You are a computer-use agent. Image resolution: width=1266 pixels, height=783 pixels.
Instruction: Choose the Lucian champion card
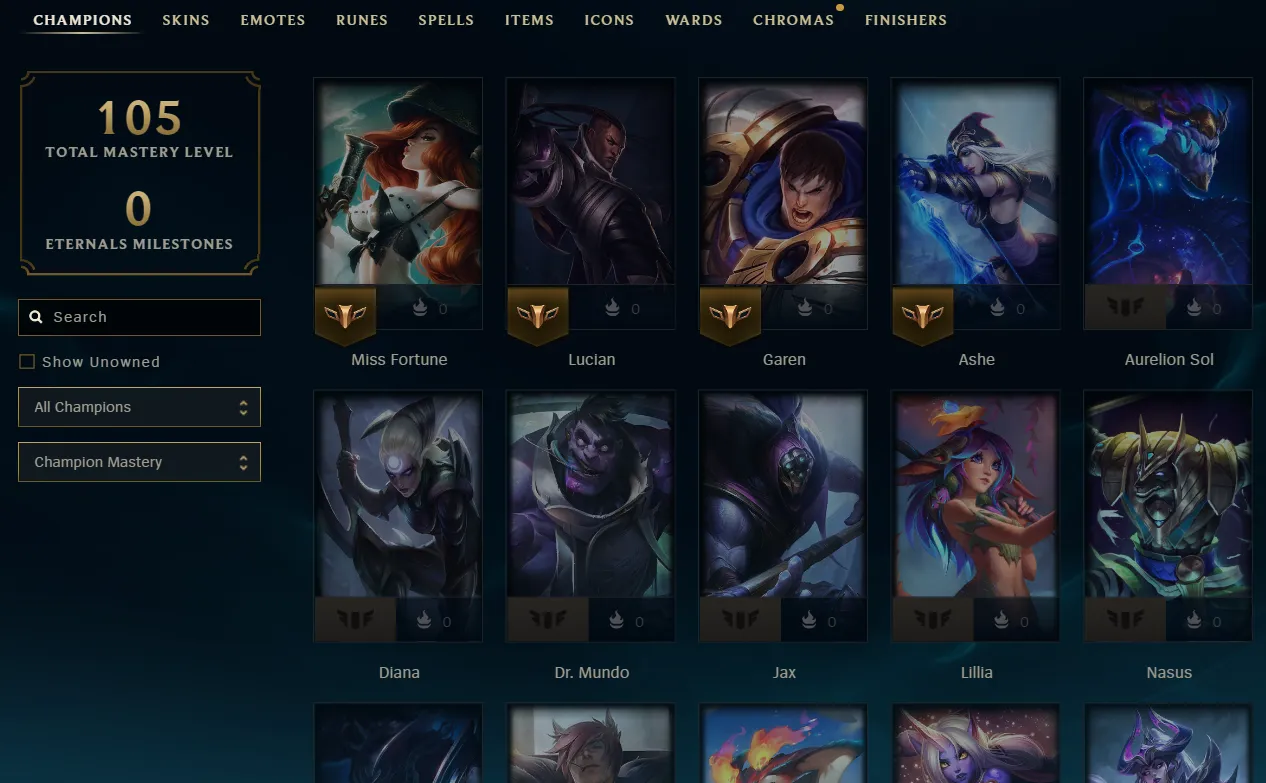pyautogui.click(x=591, y=183)
